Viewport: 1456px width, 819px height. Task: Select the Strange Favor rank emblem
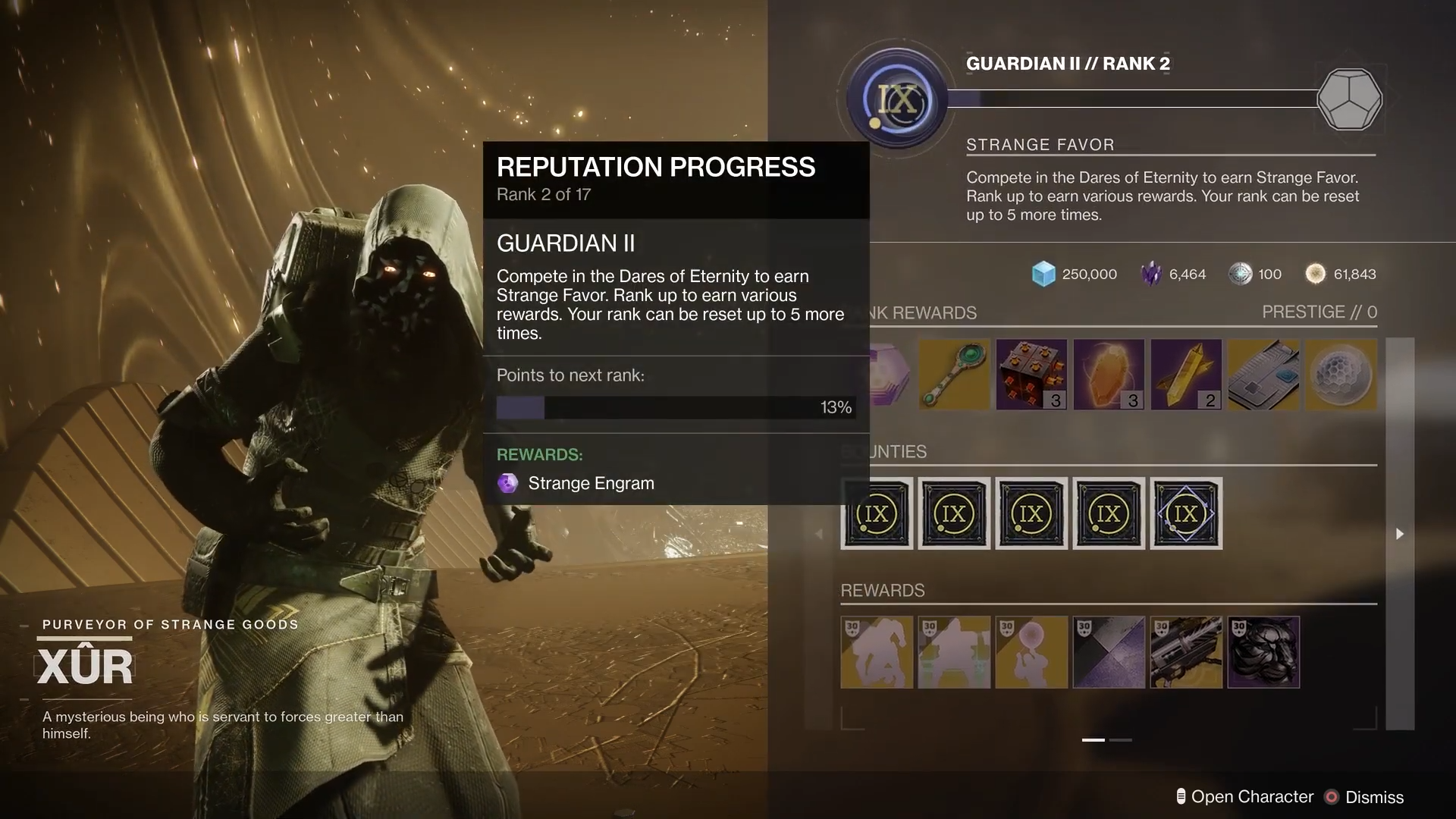pyautogui.click(x=897, y=99)
